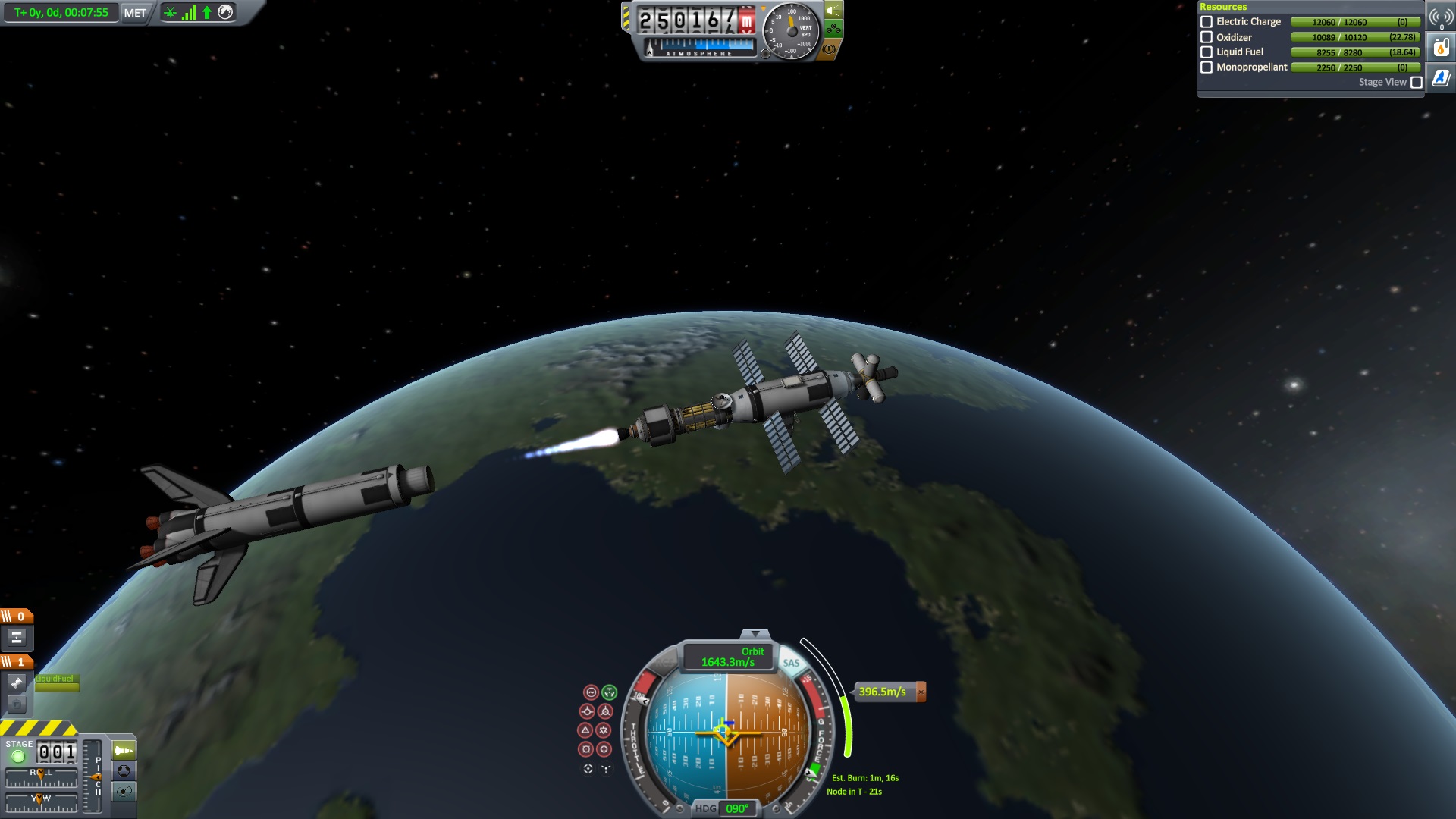Close the Resources panel via fuel icon
The height and width of the screenshot is (819, 1456).
pyautogui.click(x=1441, y=49)
